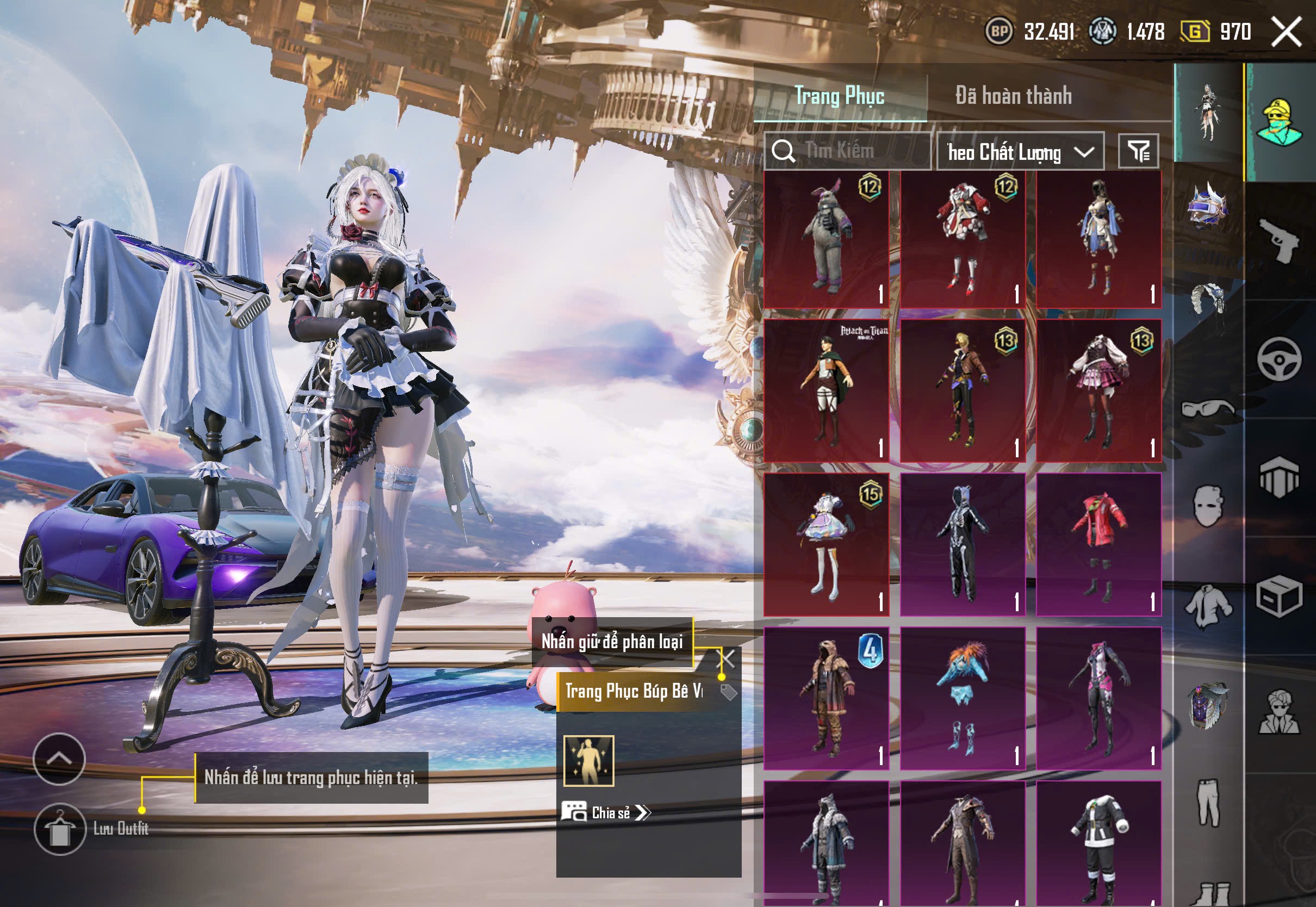1316x907 pixels.
Task: Close the inventory with the top-right X
Action: coord(1287,32)
